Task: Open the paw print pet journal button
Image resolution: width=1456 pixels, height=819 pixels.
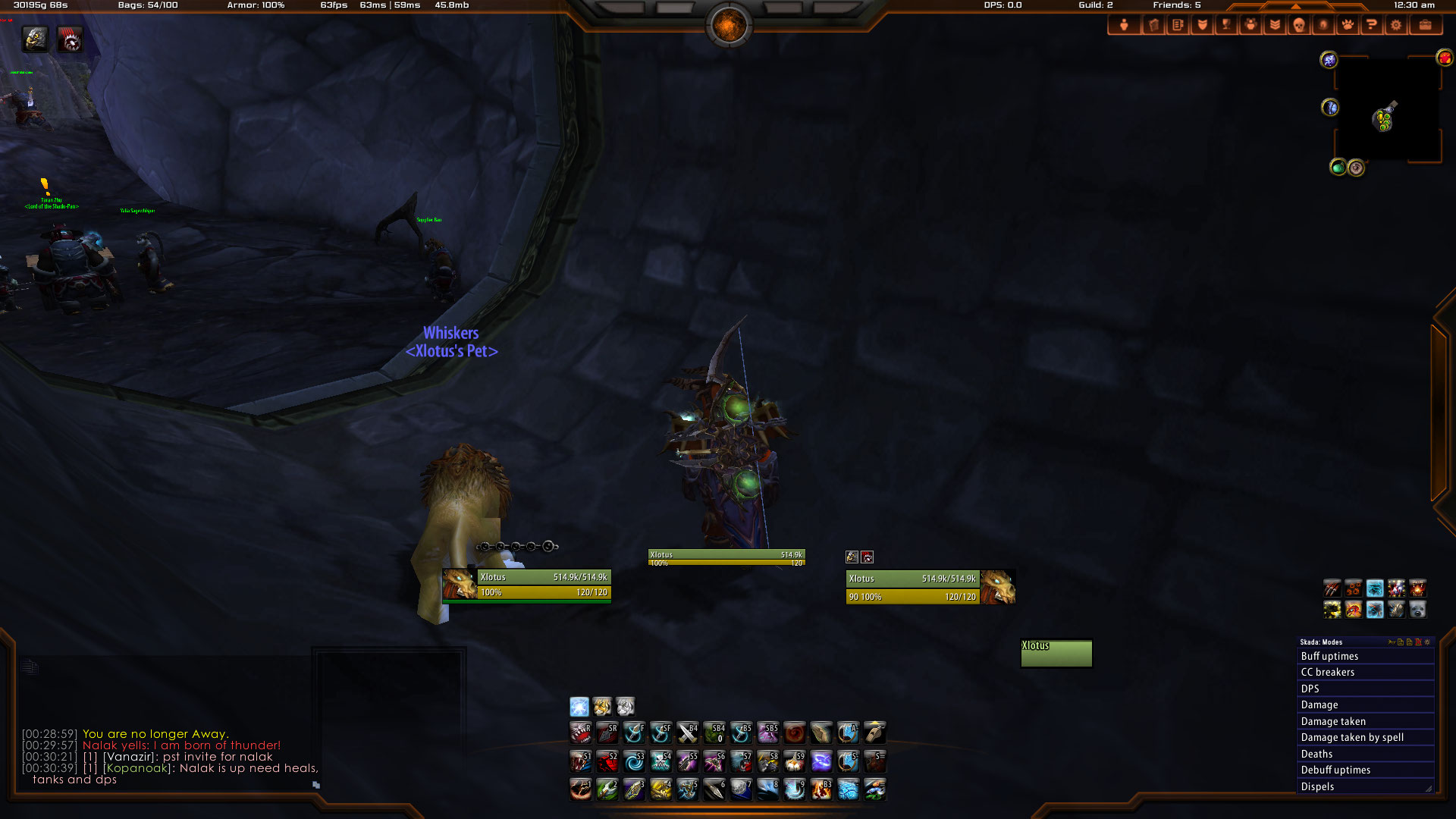Action: point(1347,25)
